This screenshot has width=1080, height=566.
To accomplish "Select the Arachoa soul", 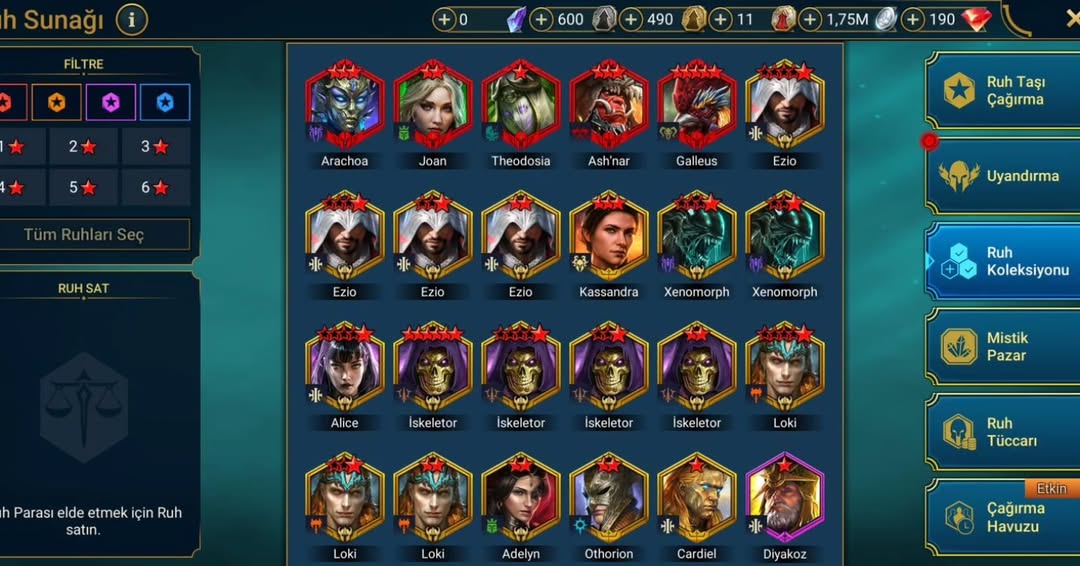I will (344, 104).
